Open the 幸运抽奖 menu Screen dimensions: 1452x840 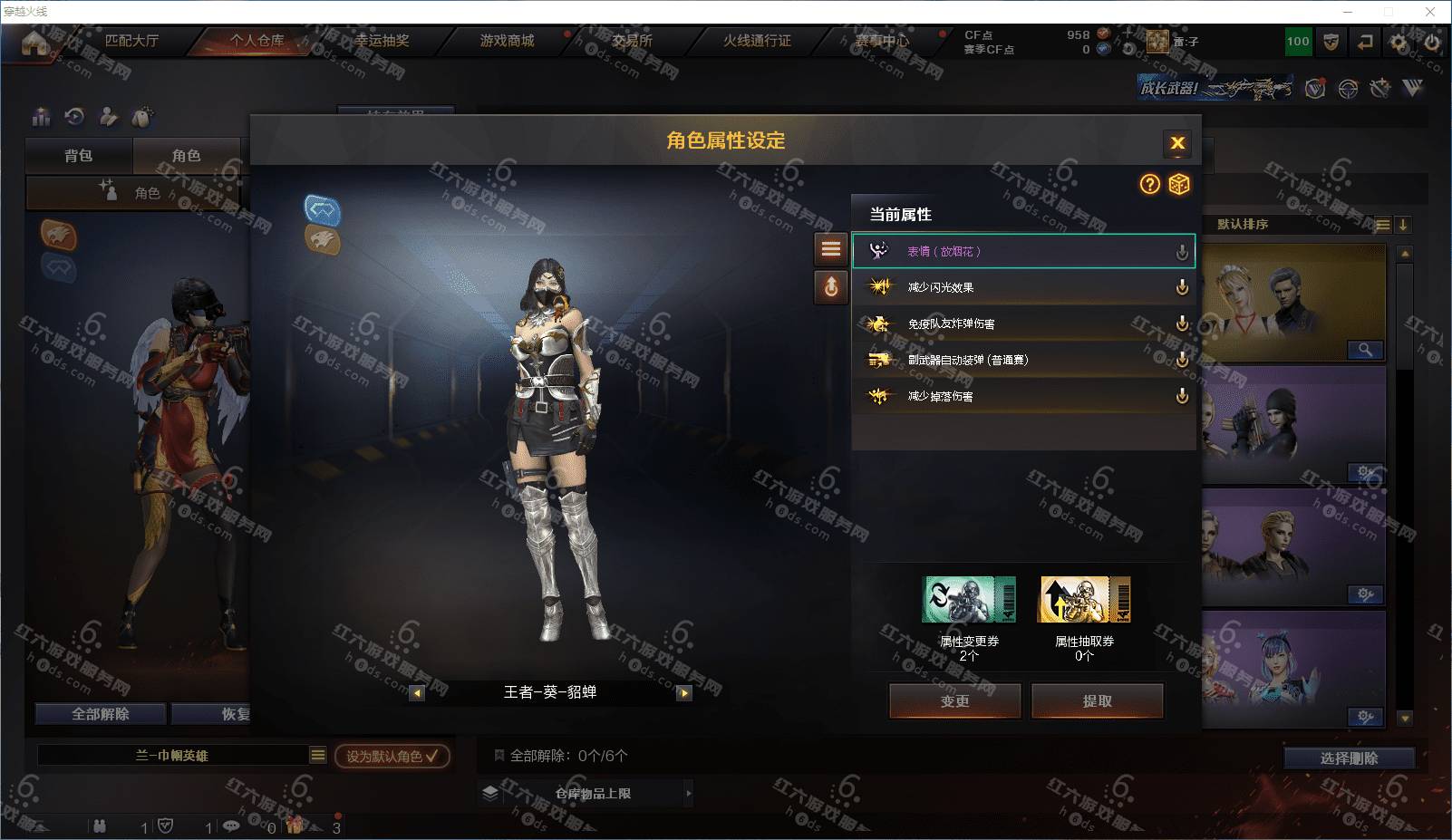coord(382,41)
